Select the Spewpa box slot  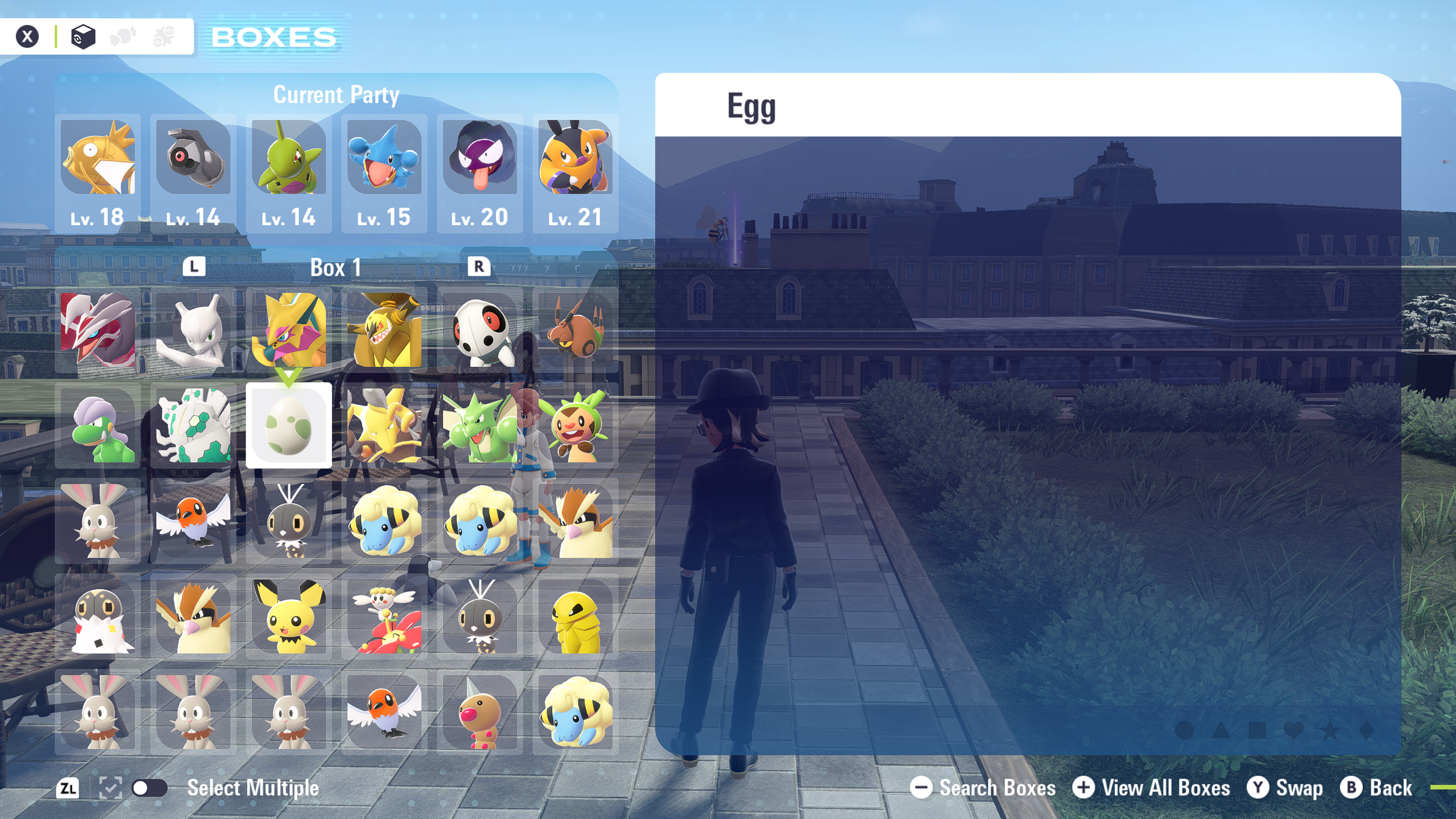coord(98,617)
